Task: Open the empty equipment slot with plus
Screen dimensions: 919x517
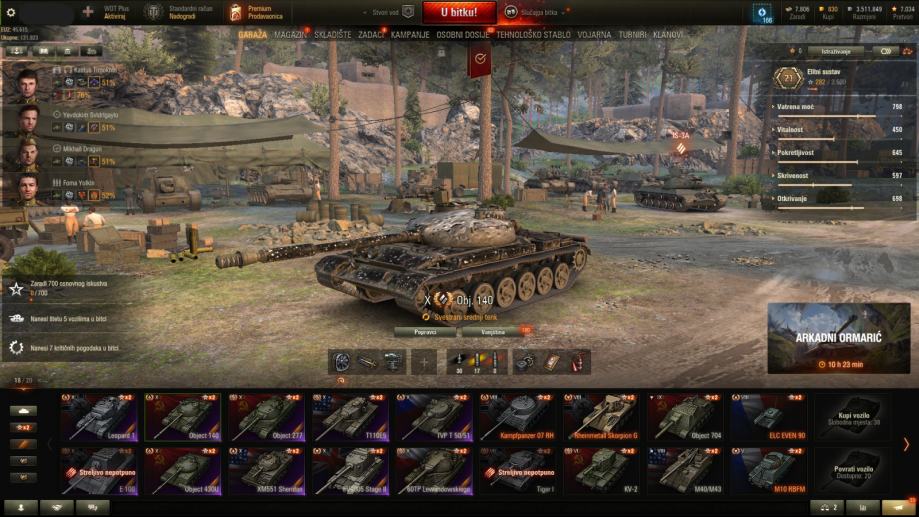Action: (x=424, y=362)
